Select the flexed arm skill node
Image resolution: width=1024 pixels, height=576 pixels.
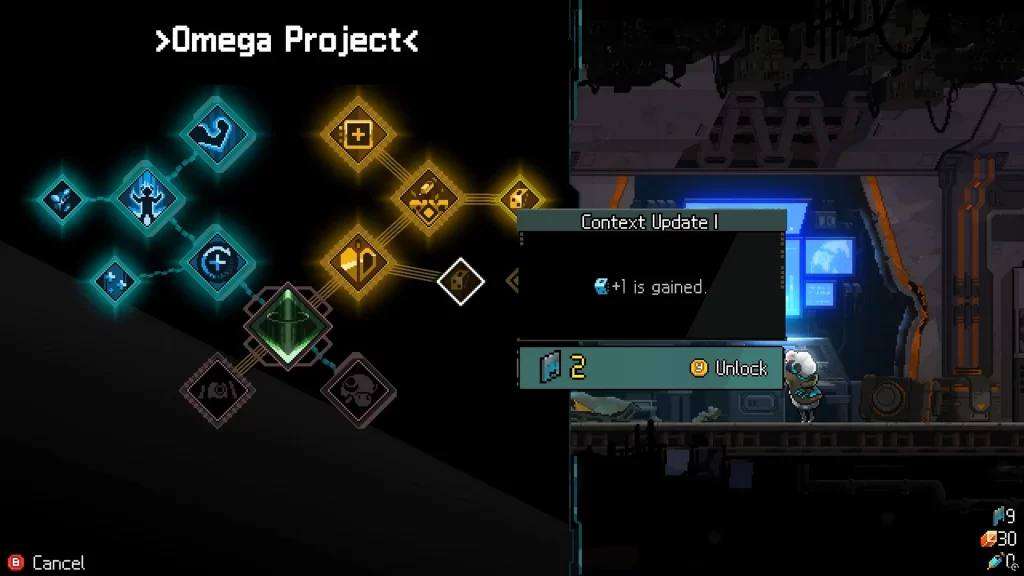219,136
